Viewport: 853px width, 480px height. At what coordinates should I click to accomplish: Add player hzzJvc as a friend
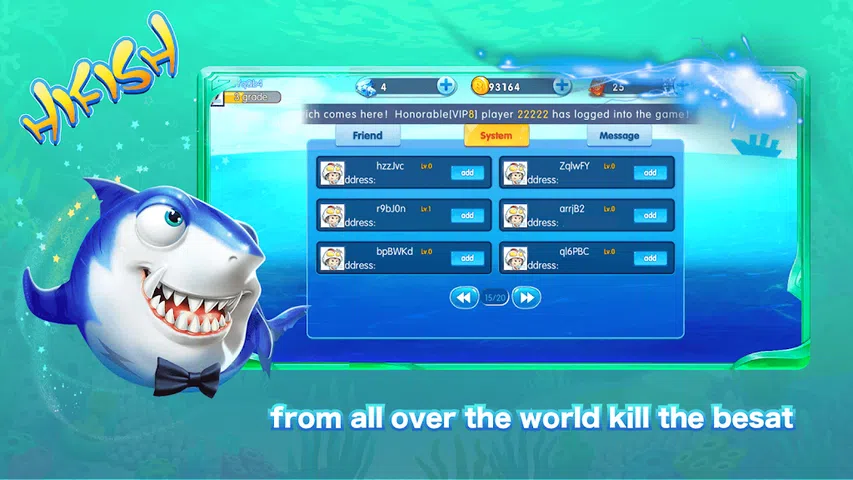point(466,173)
